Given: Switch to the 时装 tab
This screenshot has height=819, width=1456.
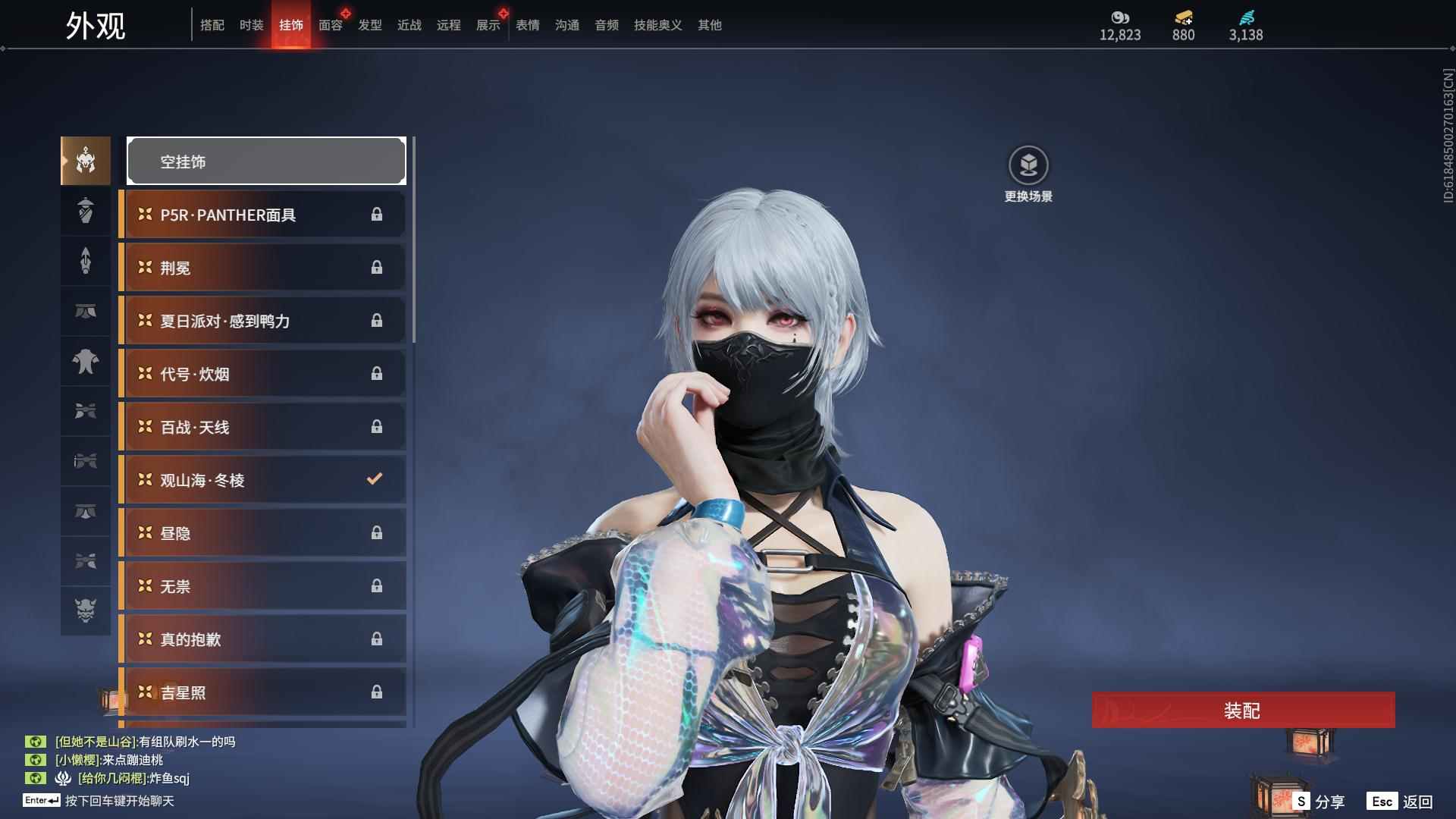Looking at the screenshot, I should [x=251, y=25].
